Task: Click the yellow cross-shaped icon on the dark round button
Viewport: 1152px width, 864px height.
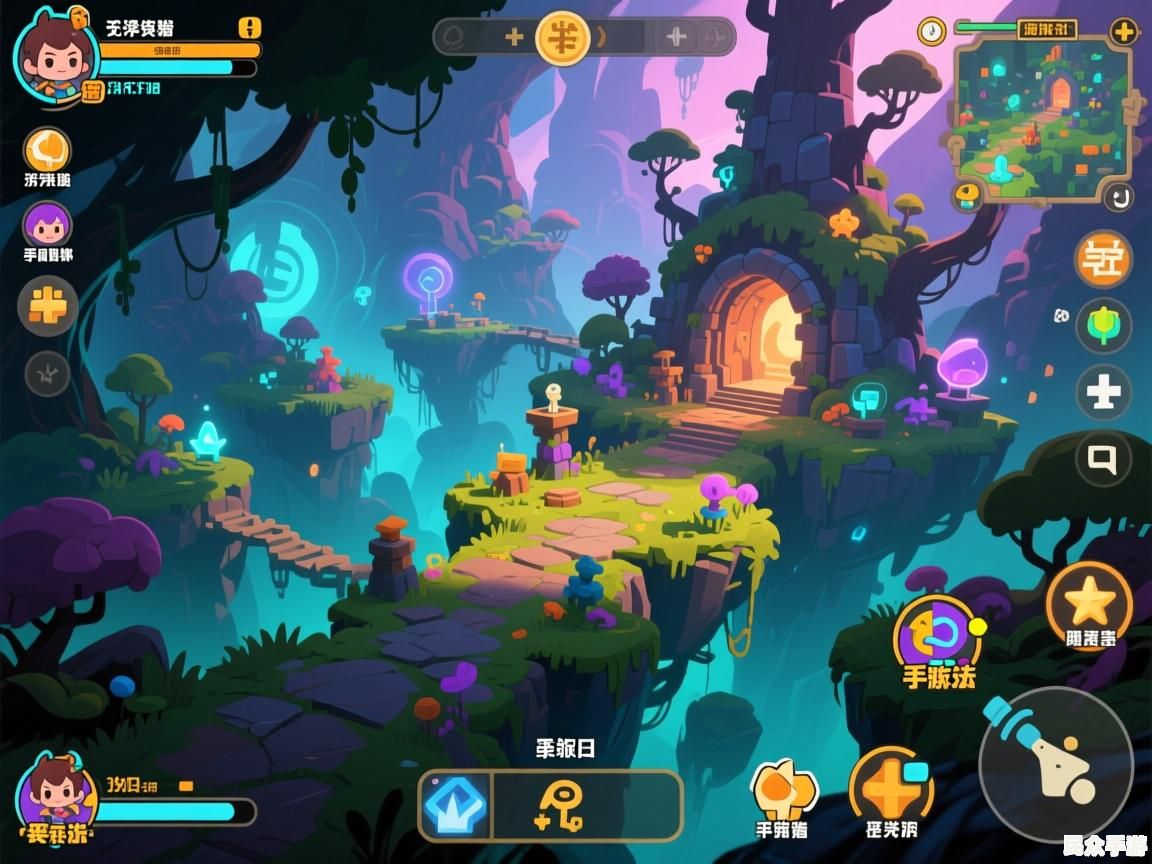Action: (x=48, y=304)
